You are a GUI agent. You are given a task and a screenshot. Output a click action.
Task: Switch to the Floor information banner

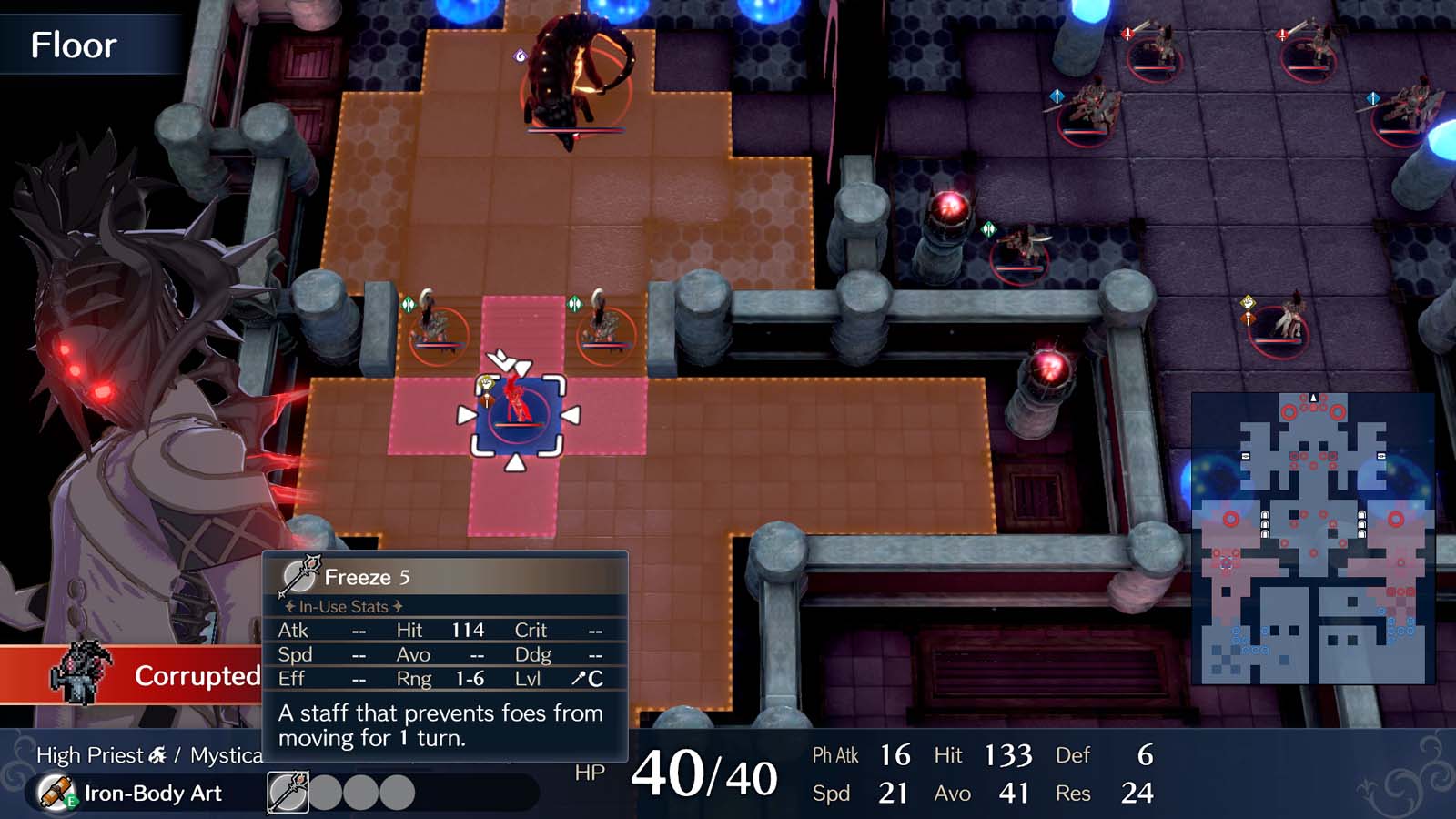click(x=75, y=45)
